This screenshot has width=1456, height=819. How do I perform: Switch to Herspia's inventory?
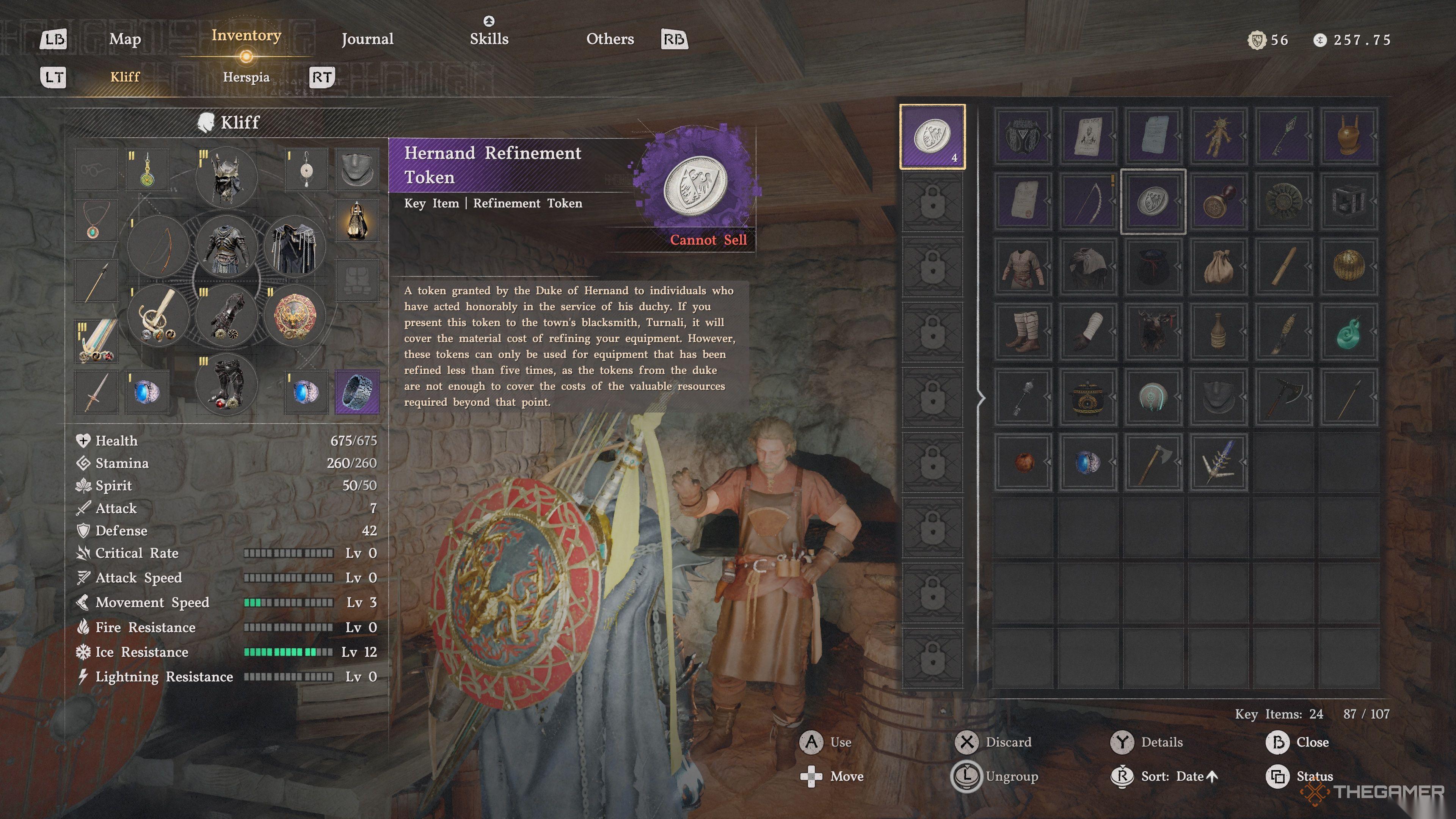[x=246, y=77]
